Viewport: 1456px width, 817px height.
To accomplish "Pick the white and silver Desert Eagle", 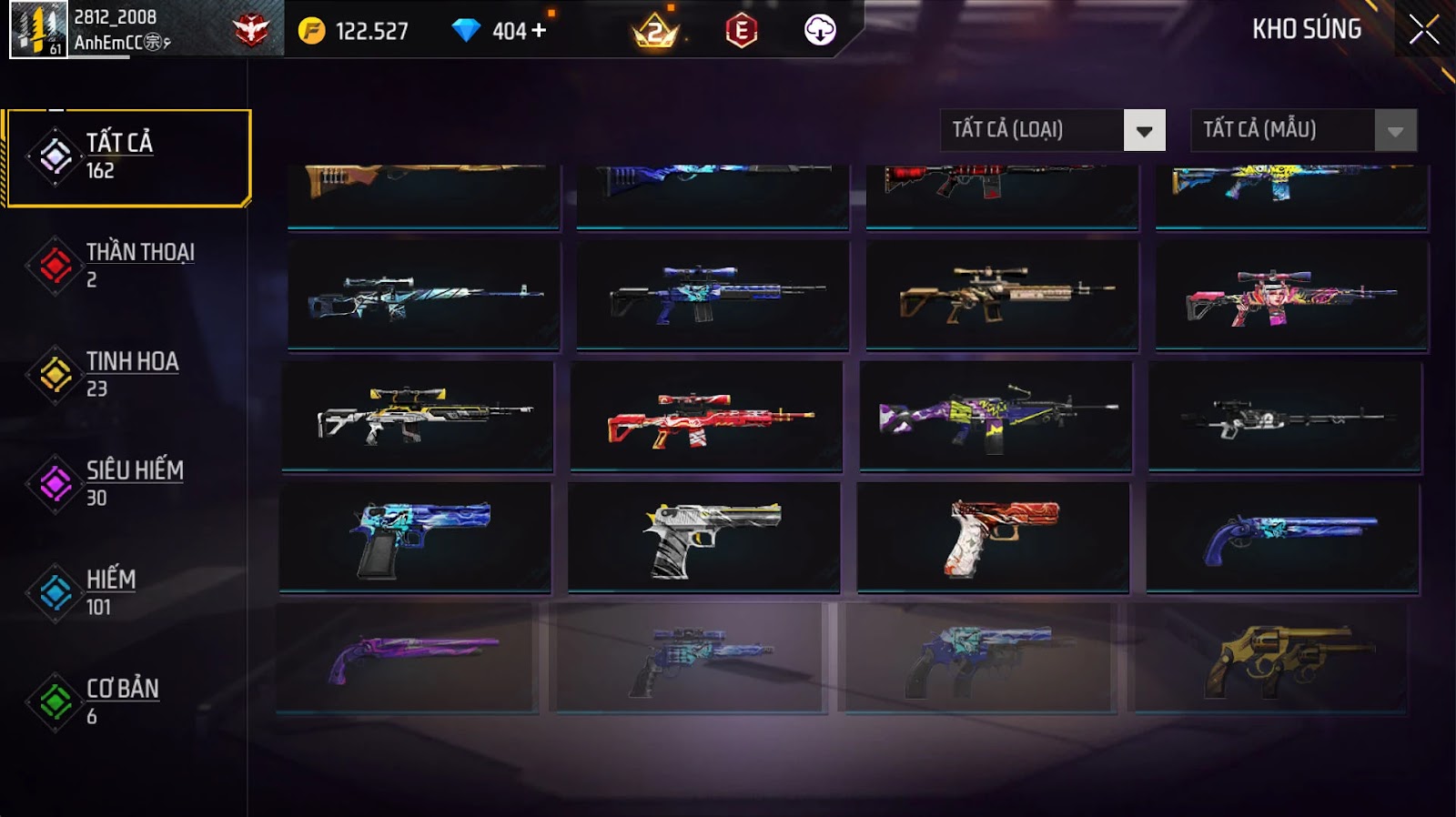I will (704, 538).
